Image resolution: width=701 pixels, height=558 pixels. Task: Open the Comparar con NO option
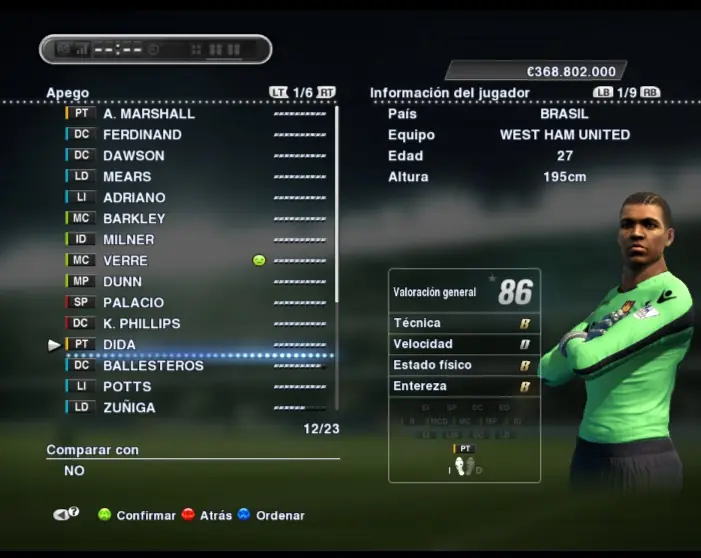[x=75, y=470]
